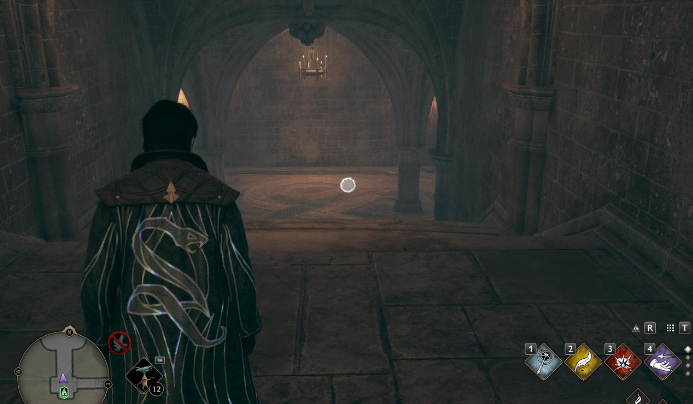
Task: Cast the yellow feather Levioso spell
Action: 582,362
